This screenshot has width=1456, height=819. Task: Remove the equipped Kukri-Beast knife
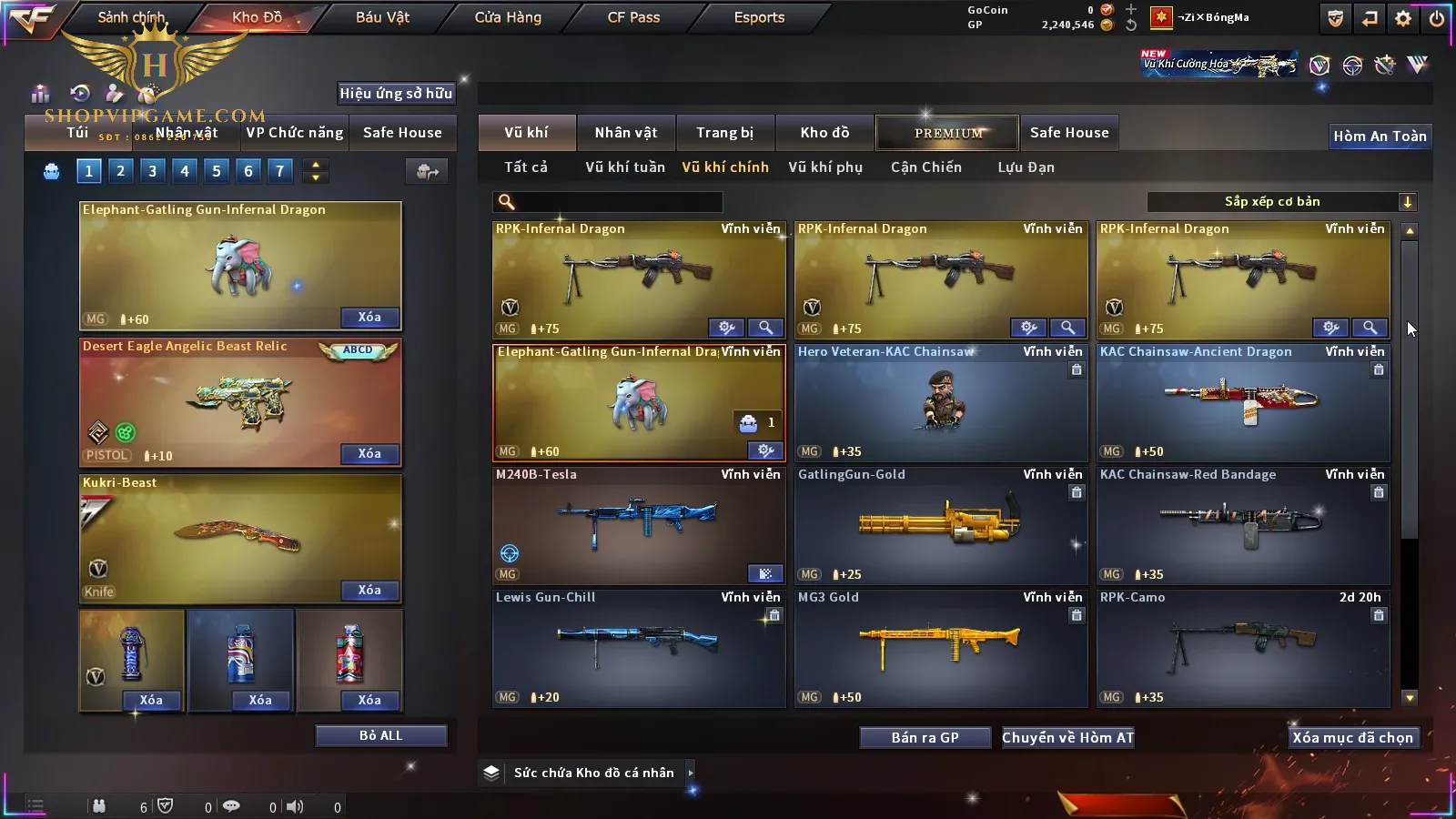[x=369, y=591]
